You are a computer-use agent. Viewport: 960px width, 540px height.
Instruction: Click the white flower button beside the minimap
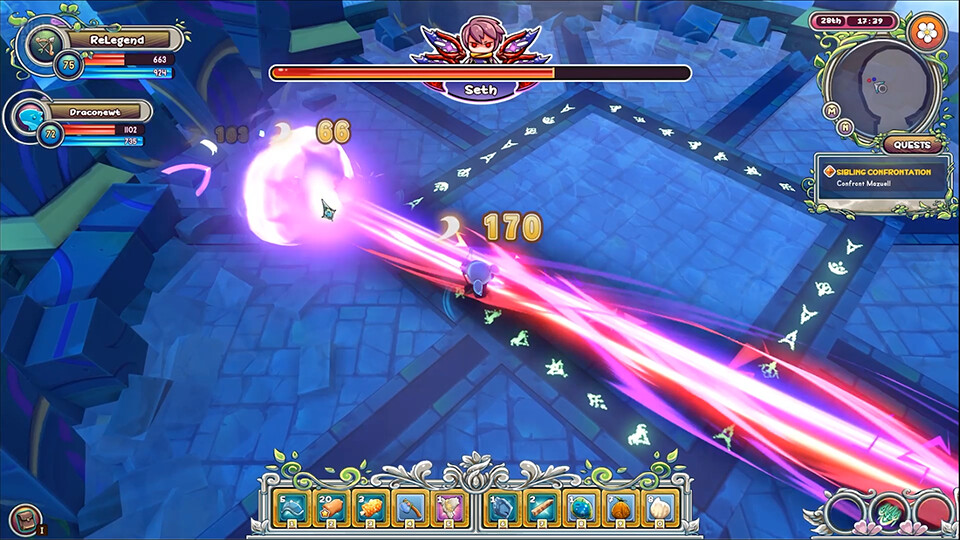927,31
